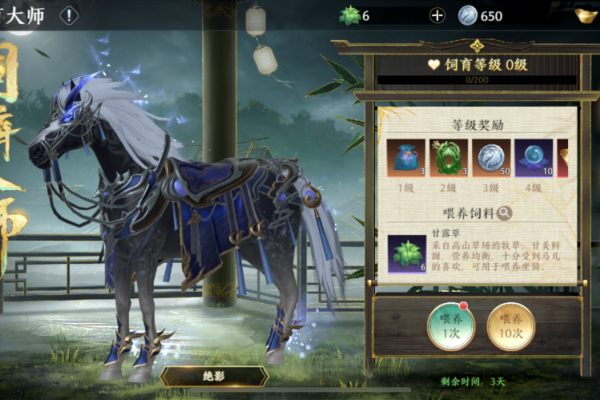Tap the green herb currency icon
600x400 pixels.
coord(349,15)
